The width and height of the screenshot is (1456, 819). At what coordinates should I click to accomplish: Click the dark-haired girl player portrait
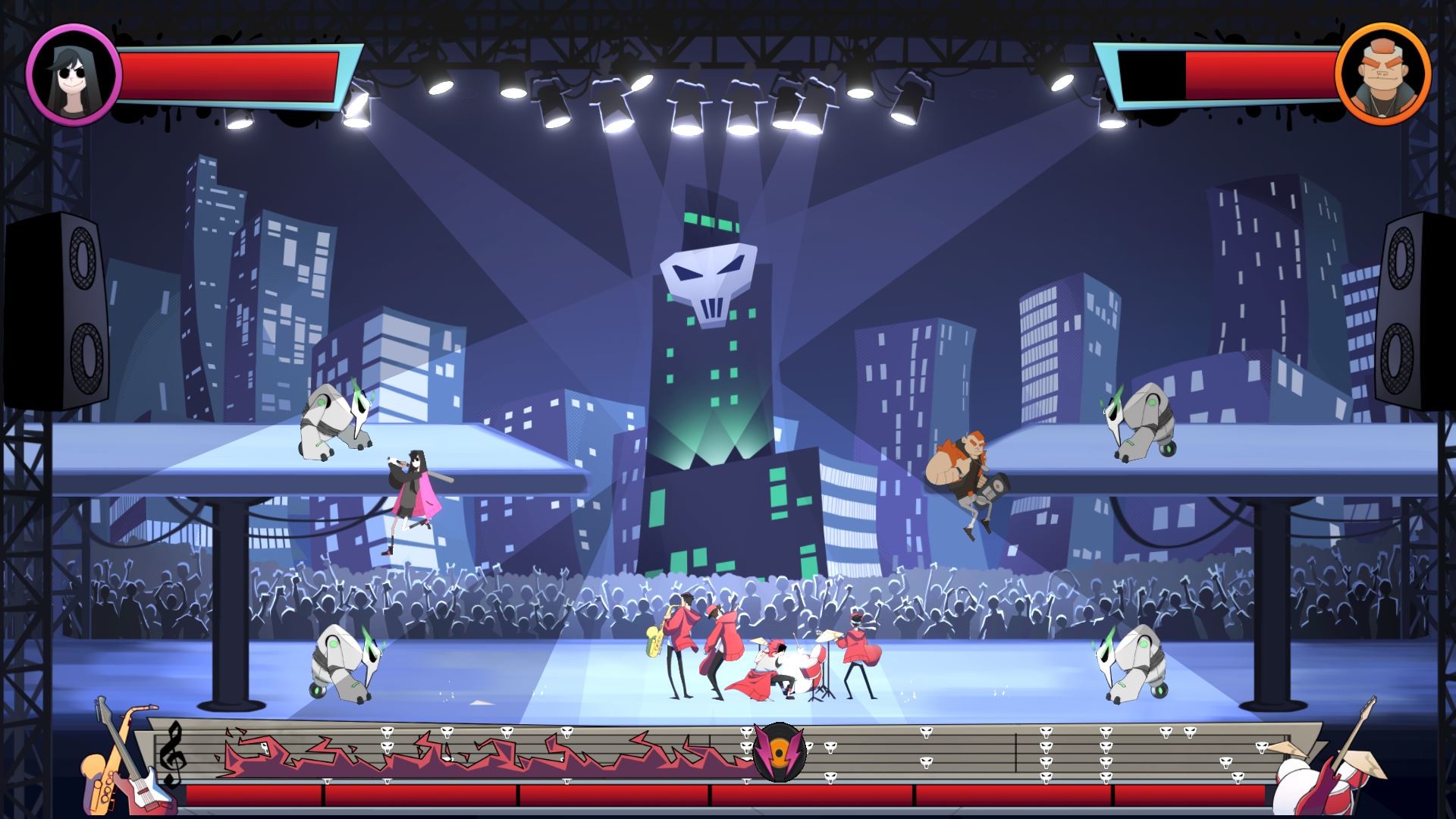pyautogui.click(x=74, y=74)
